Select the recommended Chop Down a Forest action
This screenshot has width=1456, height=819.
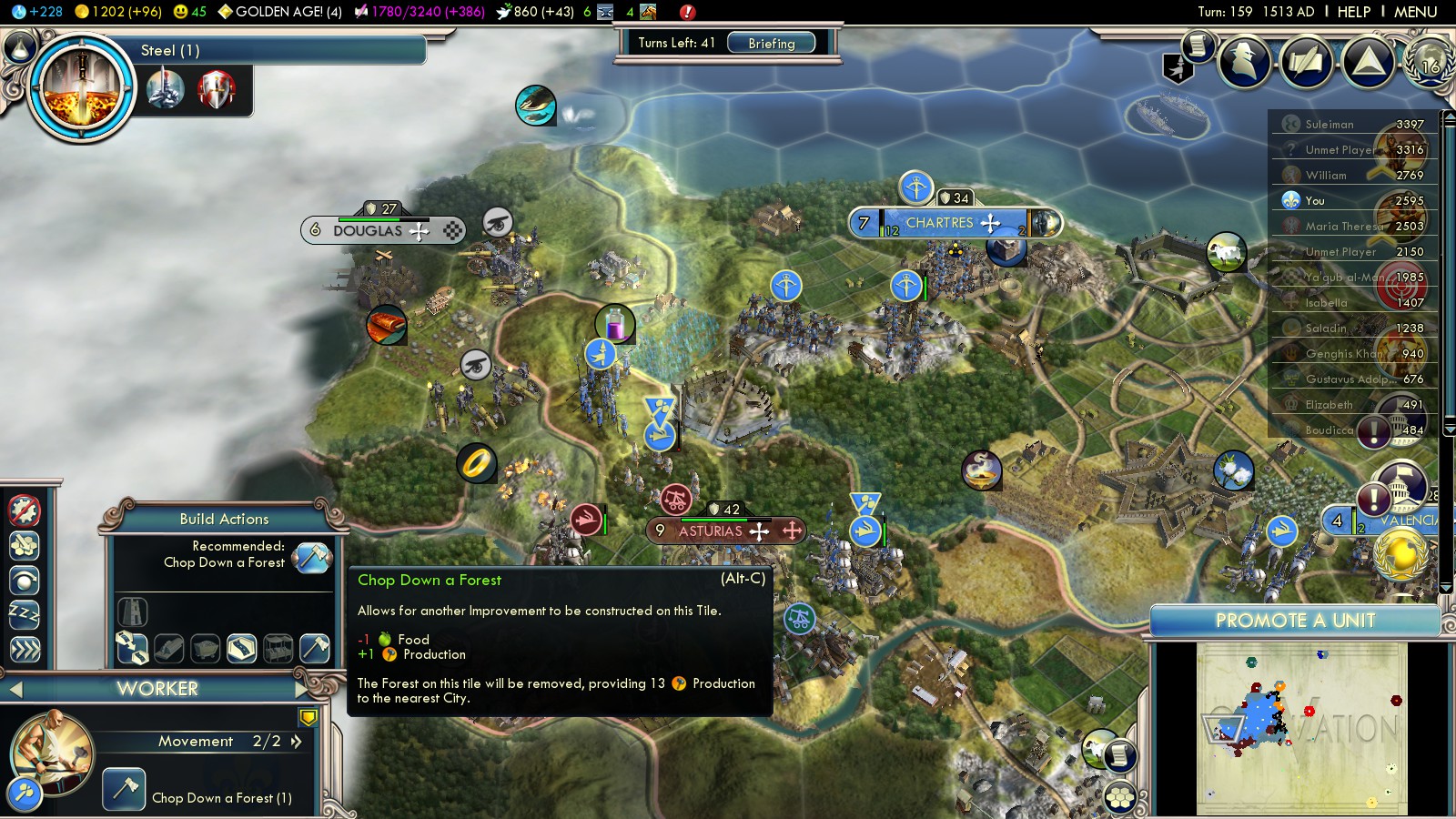[311, 556]
